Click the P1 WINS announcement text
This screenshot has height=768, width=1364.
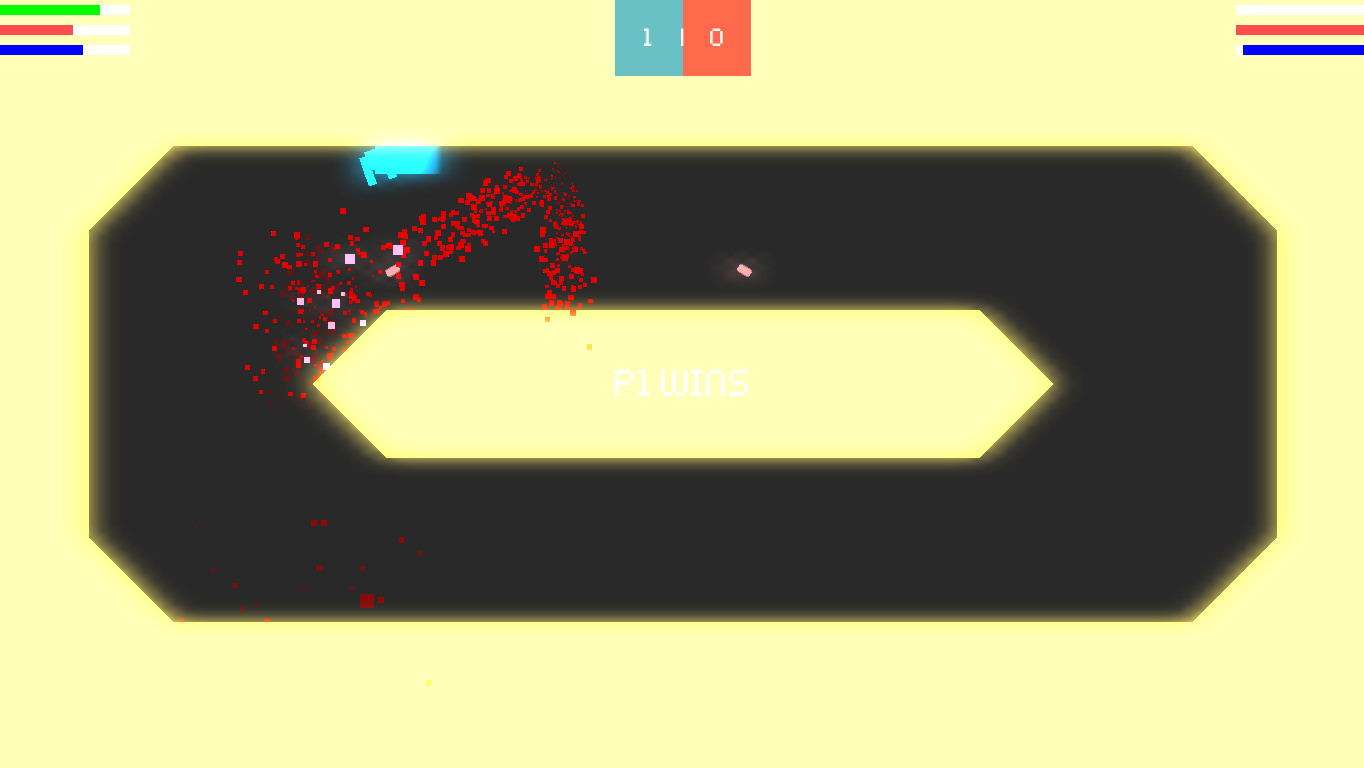point(683,381)
